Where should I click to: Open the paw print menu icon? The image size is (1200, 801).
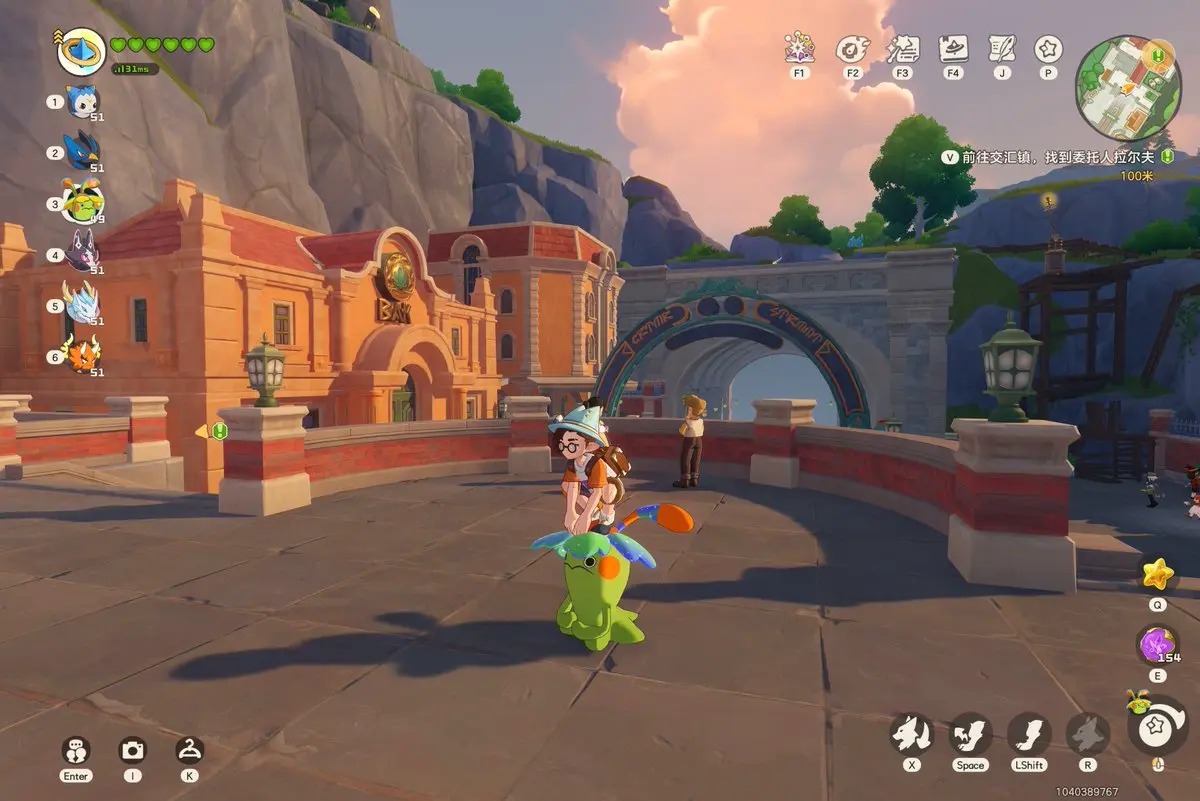[851, 47]
